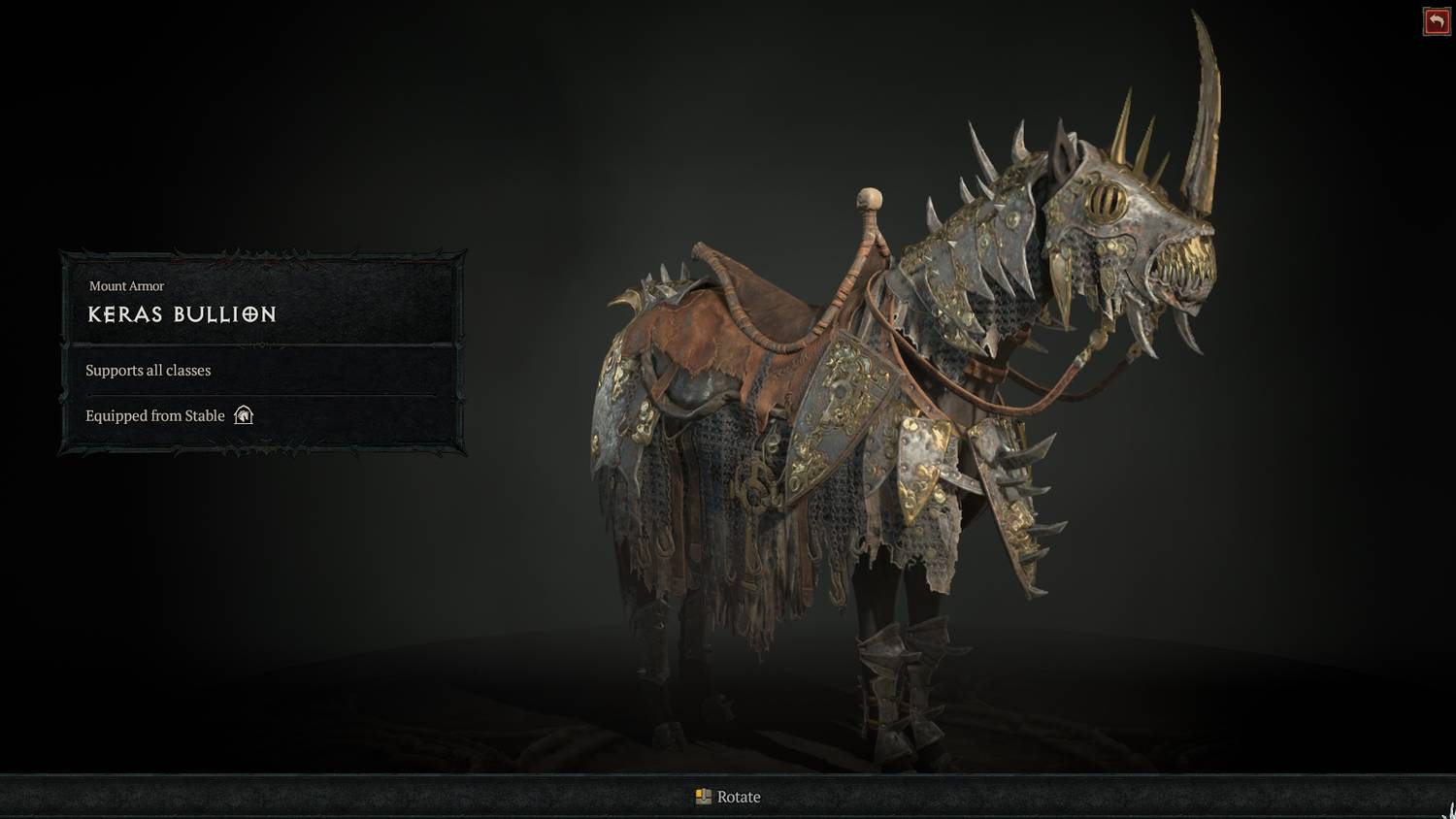Click the mouse icon beside the Rotate label

coord(702,796)
